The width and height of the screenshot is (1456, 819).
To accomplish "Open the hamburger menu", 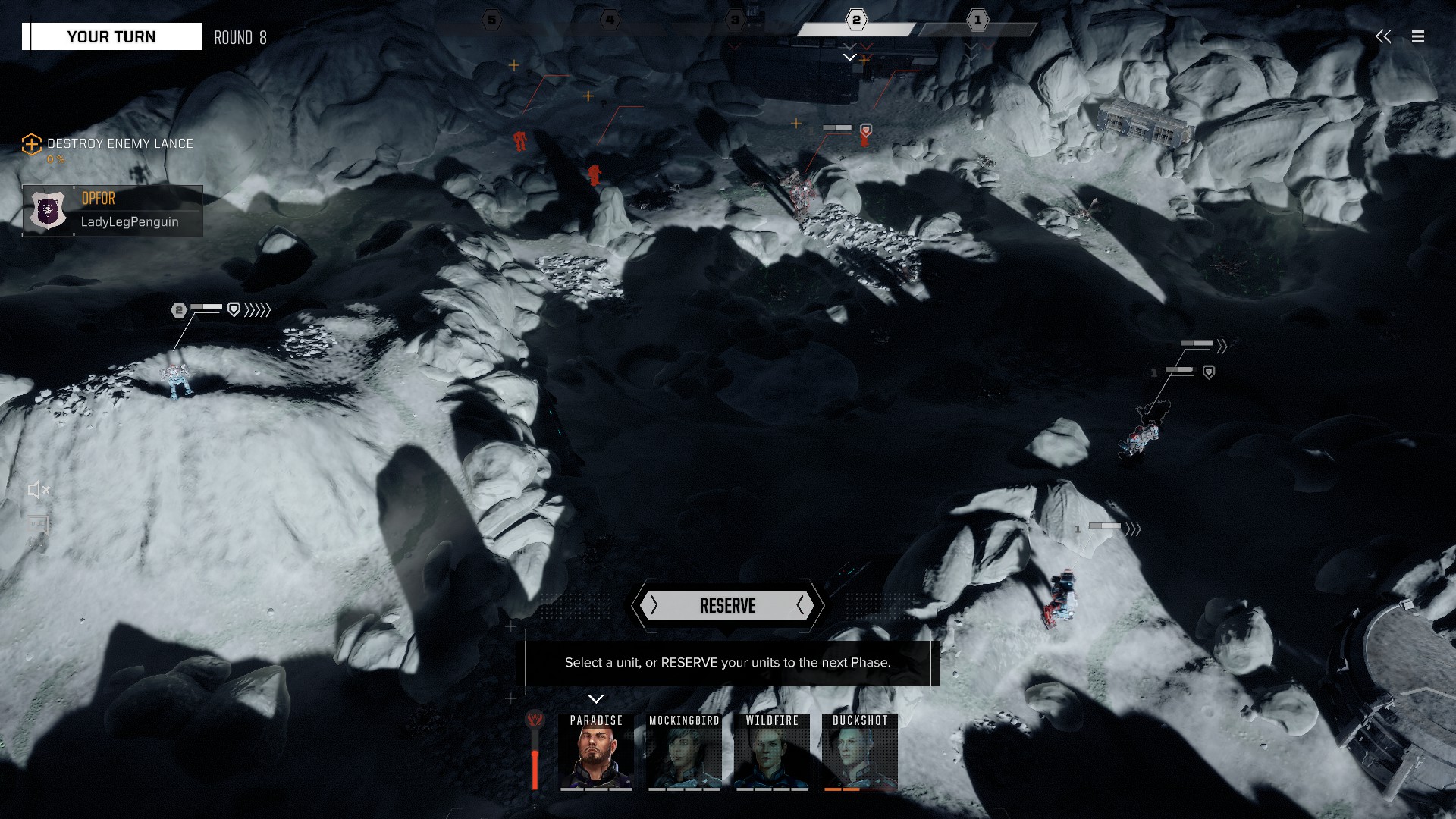I will [1418, 36].
